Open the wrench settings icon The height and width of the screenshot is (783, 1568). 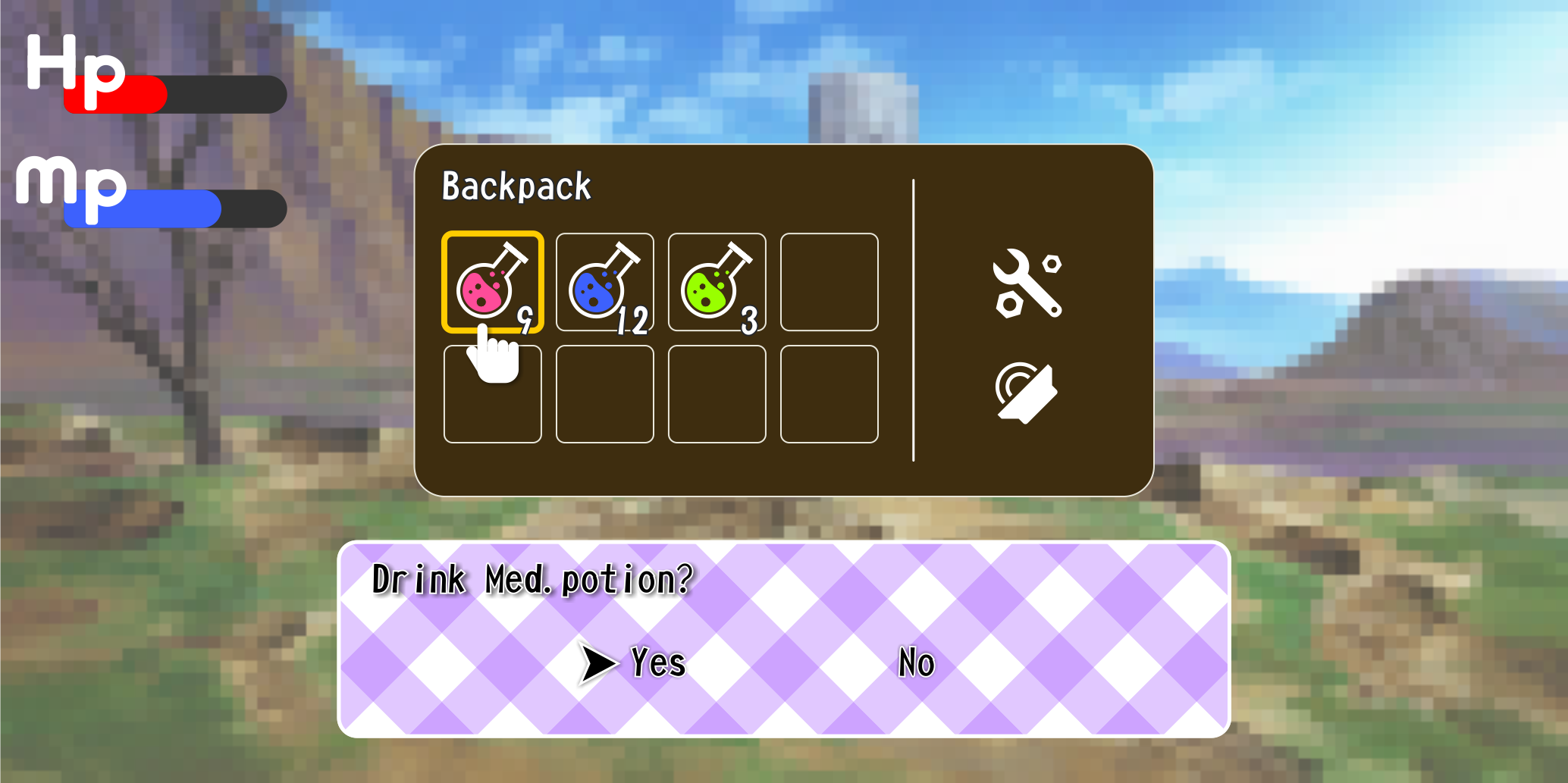pyautogui.click(x=1029, y=283)
